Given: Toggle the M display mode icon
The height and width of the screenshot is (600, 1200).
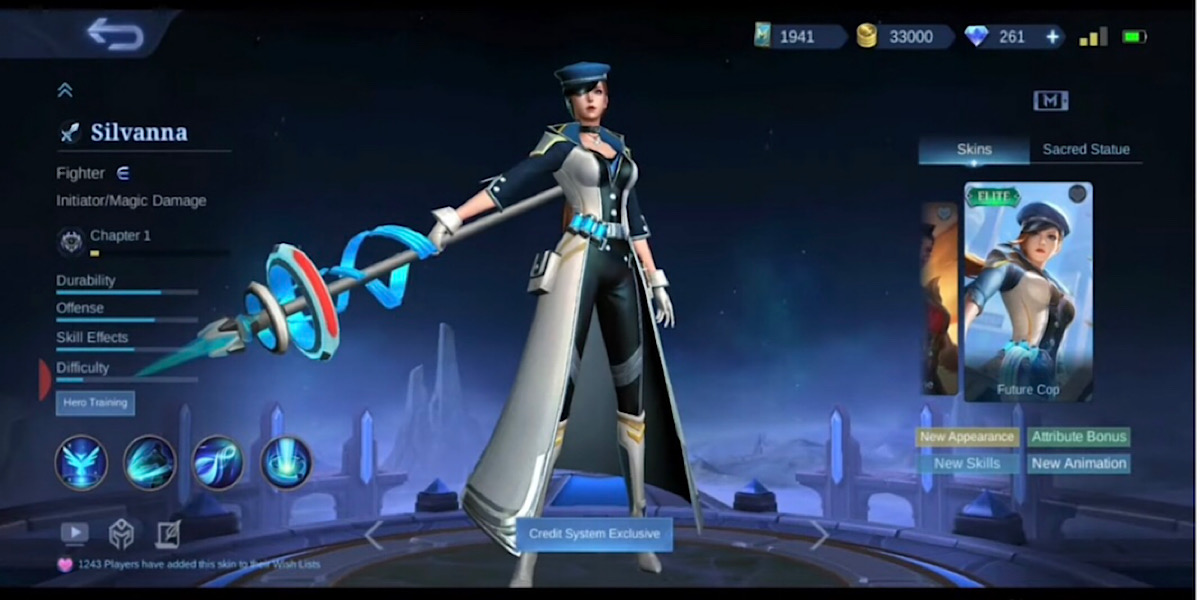Looking at the screenshot, I should click(1050, 100).
